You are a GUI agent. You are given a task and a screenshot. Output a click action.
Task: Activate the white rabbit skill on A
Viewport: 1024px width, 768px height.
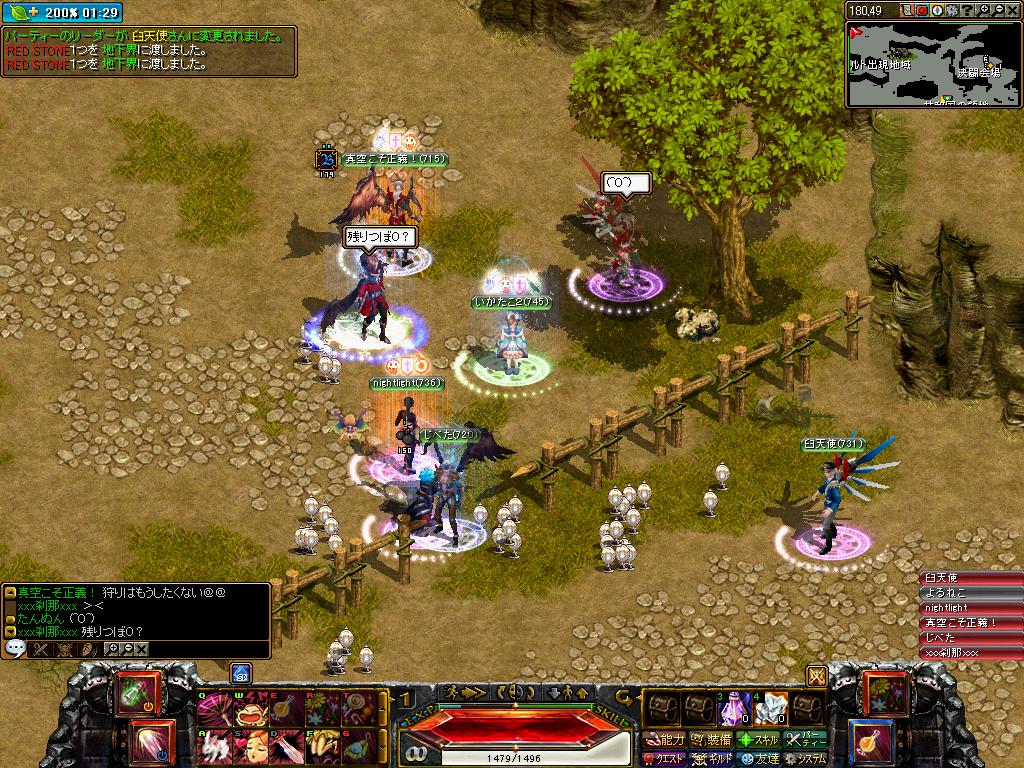coord(214,746)
